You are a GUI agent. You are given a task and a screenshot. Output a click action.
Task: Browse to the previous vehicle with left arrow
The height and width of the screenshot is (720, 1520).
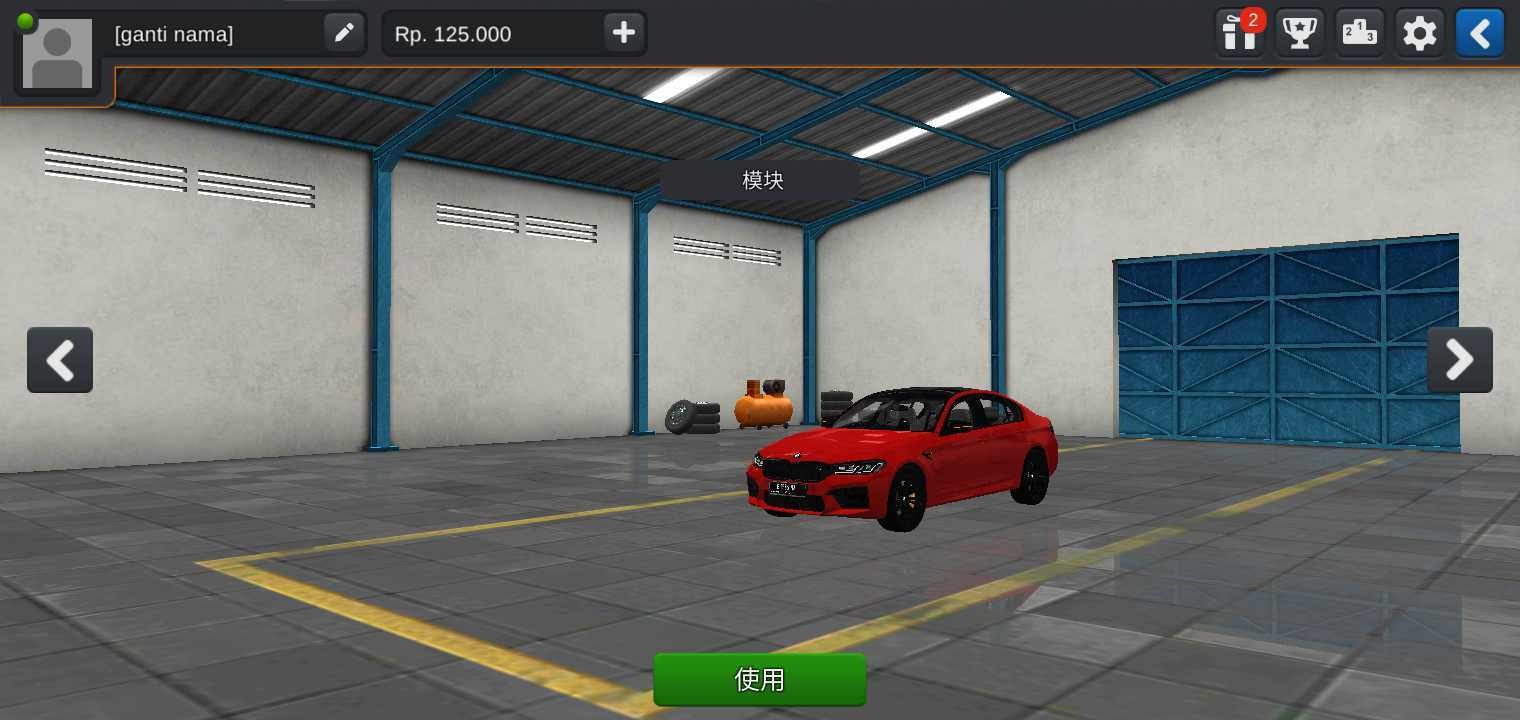[60, 360]
